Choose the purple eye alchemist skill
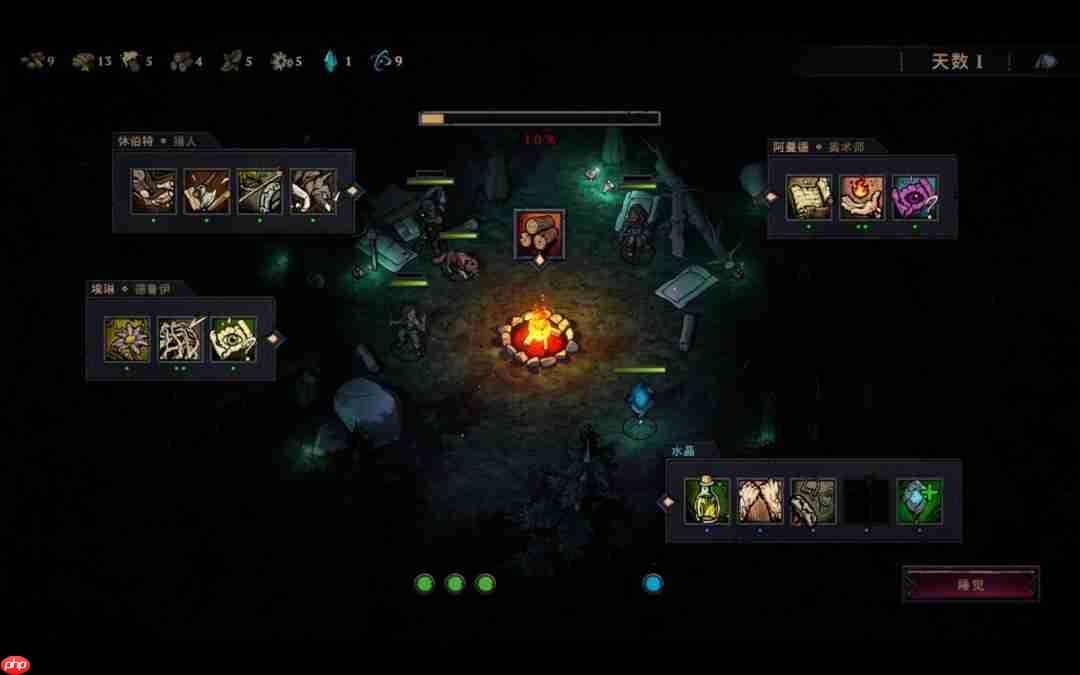 pos(914,198)
